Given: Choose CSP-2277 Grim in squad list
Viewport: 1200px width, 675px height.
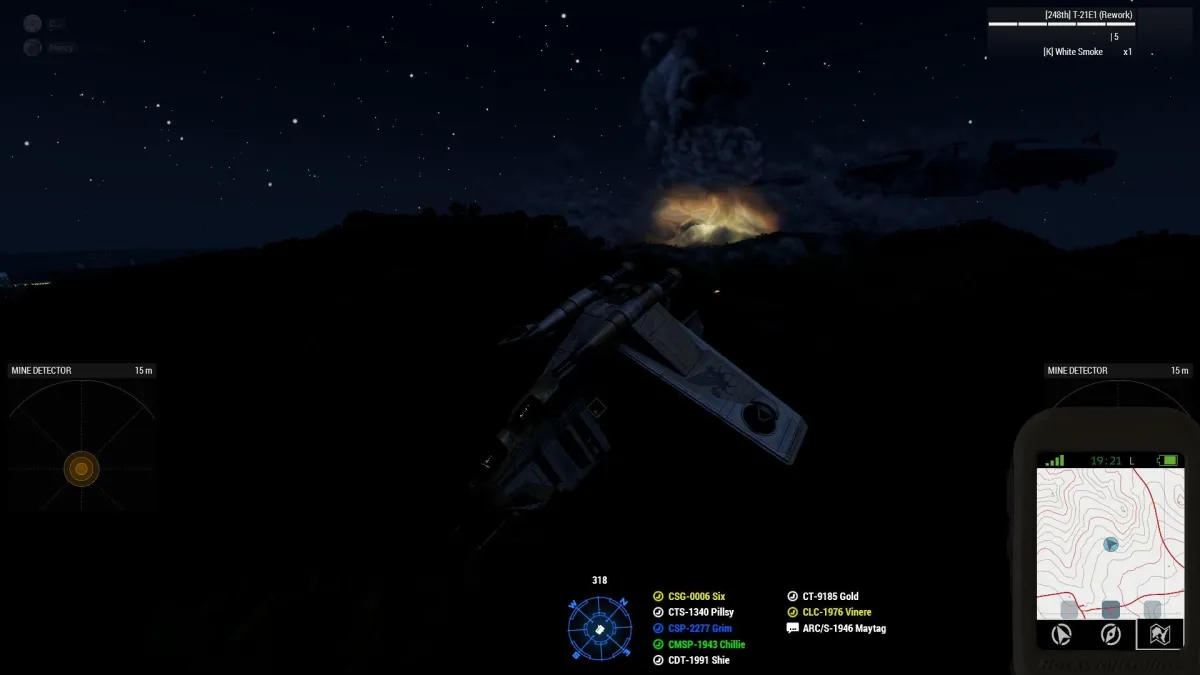Looking at the screenshot, I should point(699,629).
